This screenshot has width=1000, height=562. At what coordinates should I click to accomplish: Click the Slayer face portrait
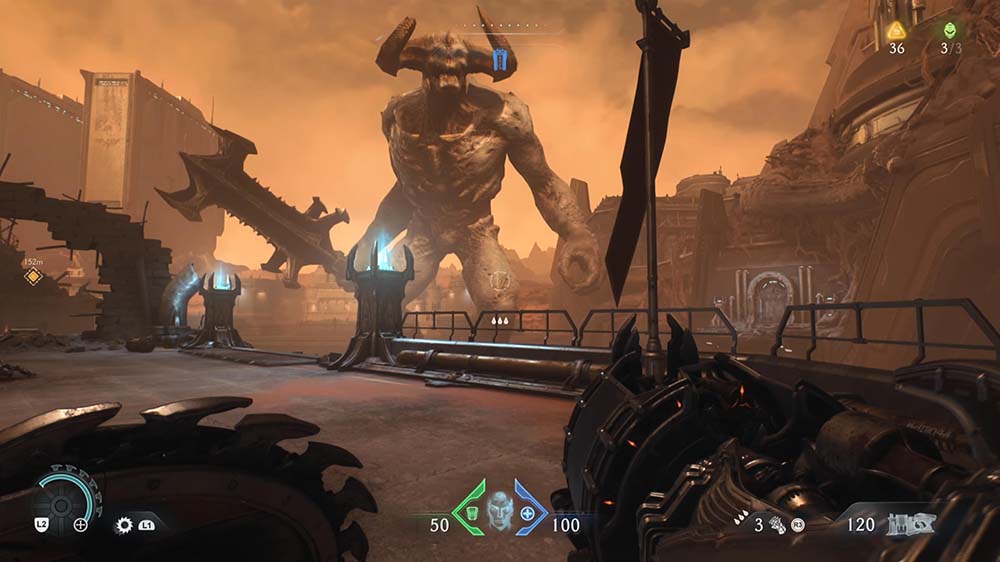pos(499,511)
